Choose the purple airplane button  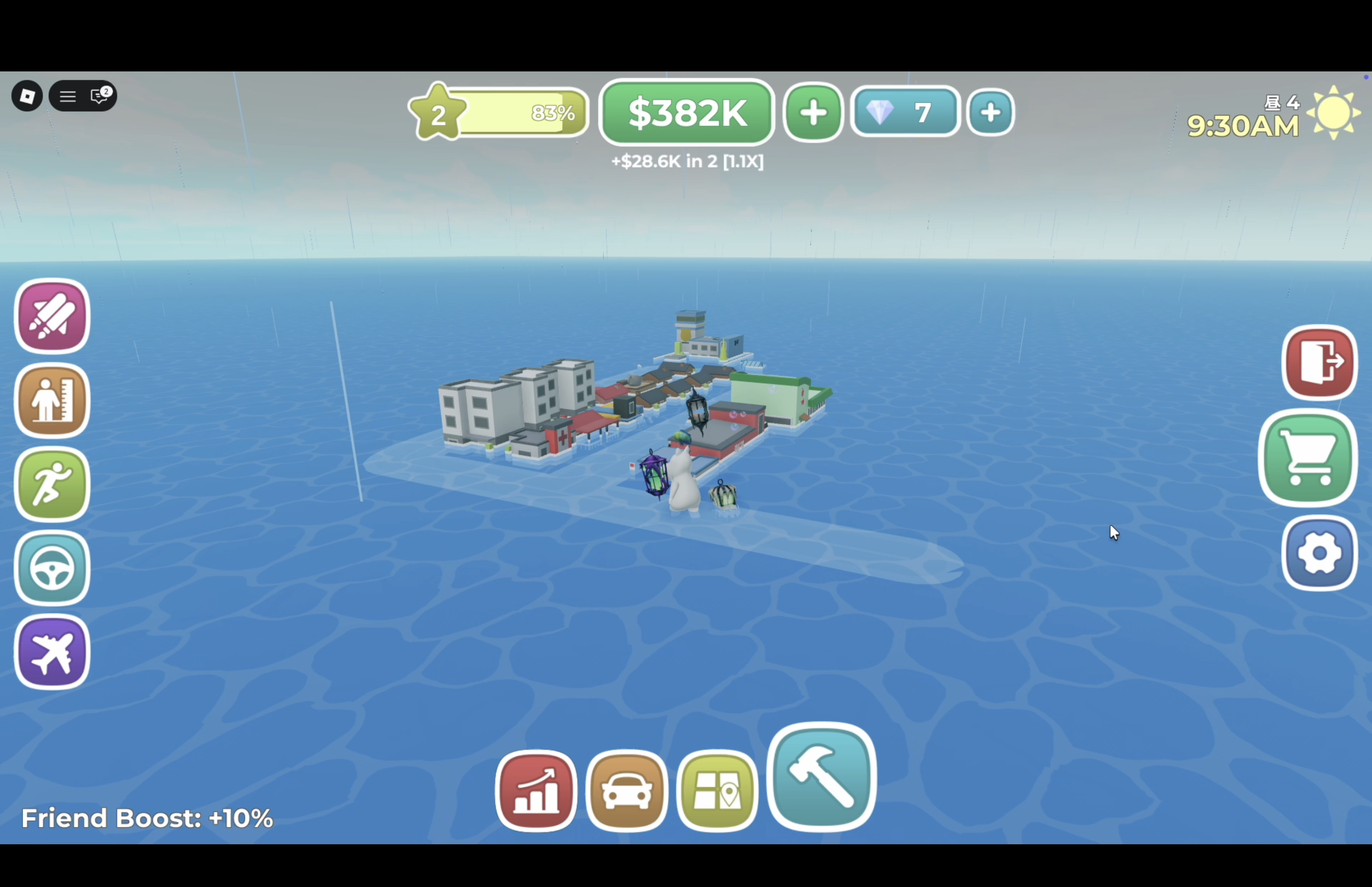pos(52,652)
